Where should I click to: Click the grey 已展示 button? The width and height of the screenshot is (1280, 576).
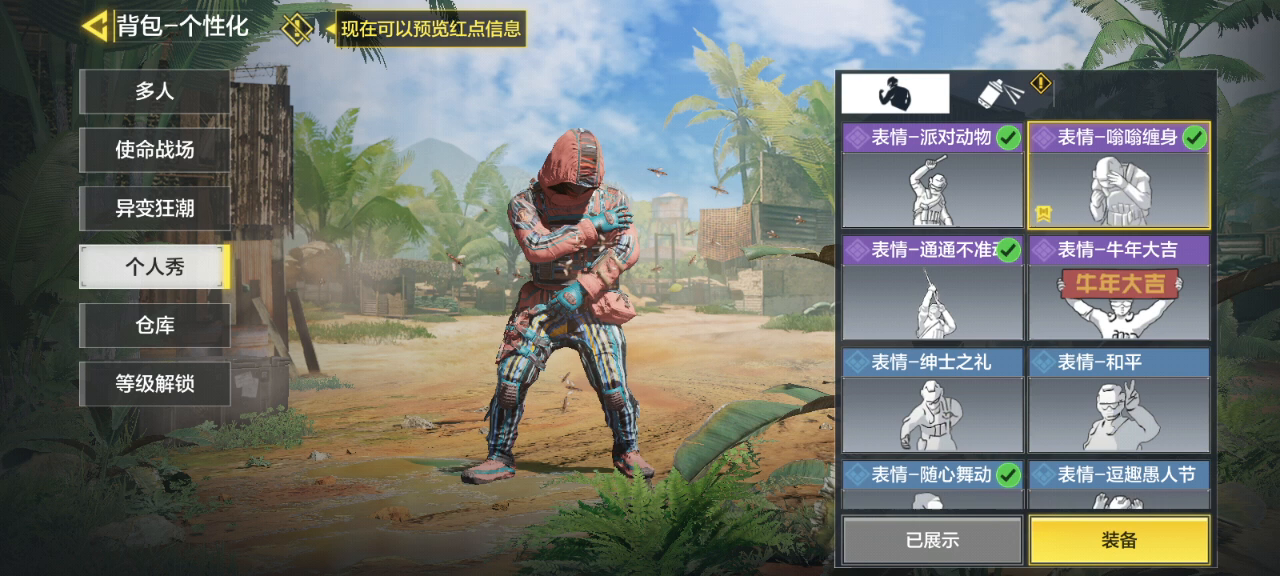point(932,540)
